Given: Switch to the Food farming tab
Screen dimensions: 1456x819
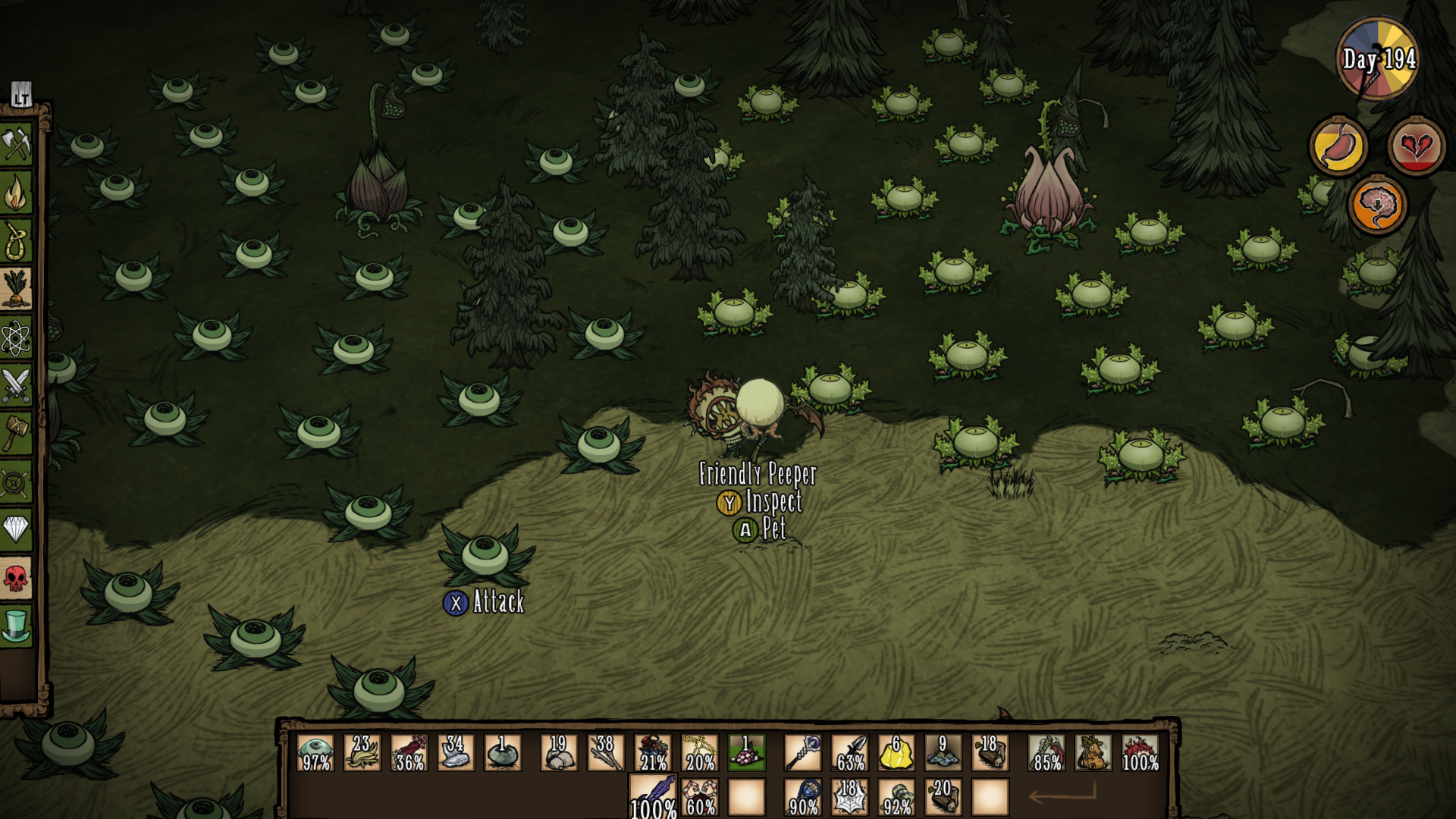Looking at the screenshot, I should pyautogui.click(x=16, y=290).
